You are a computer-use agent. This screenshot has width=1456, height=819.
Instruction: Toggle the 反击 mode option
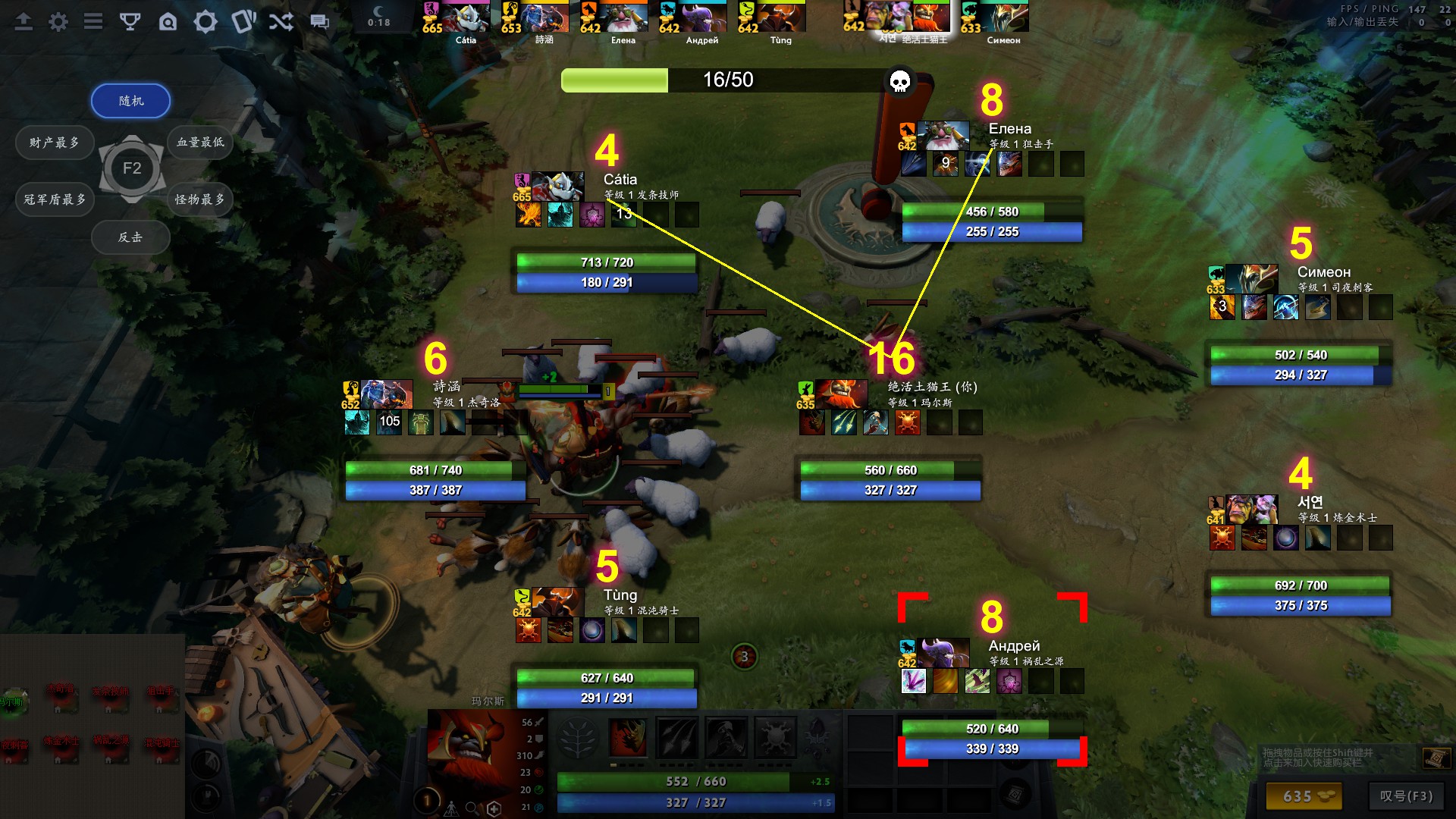tap(130, 237)
